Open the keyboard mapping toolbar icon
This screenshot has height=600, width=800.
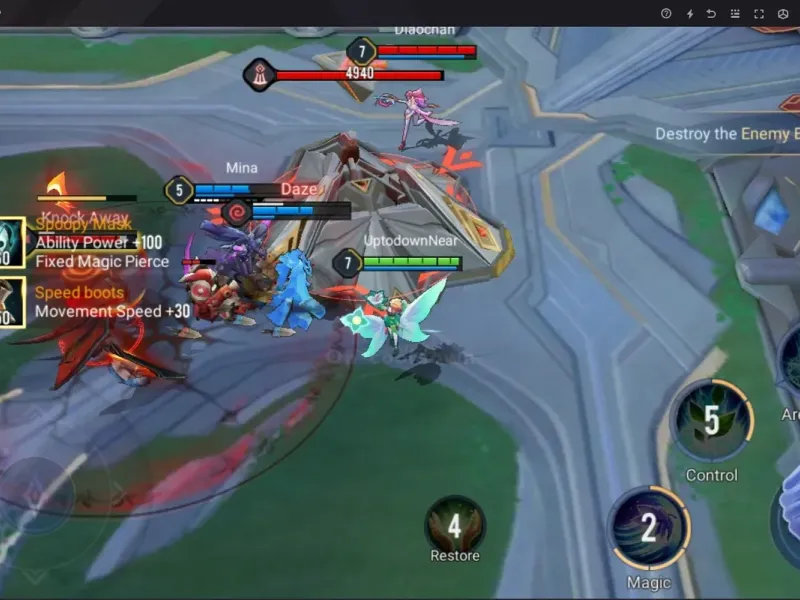click(x=735, y=13)
